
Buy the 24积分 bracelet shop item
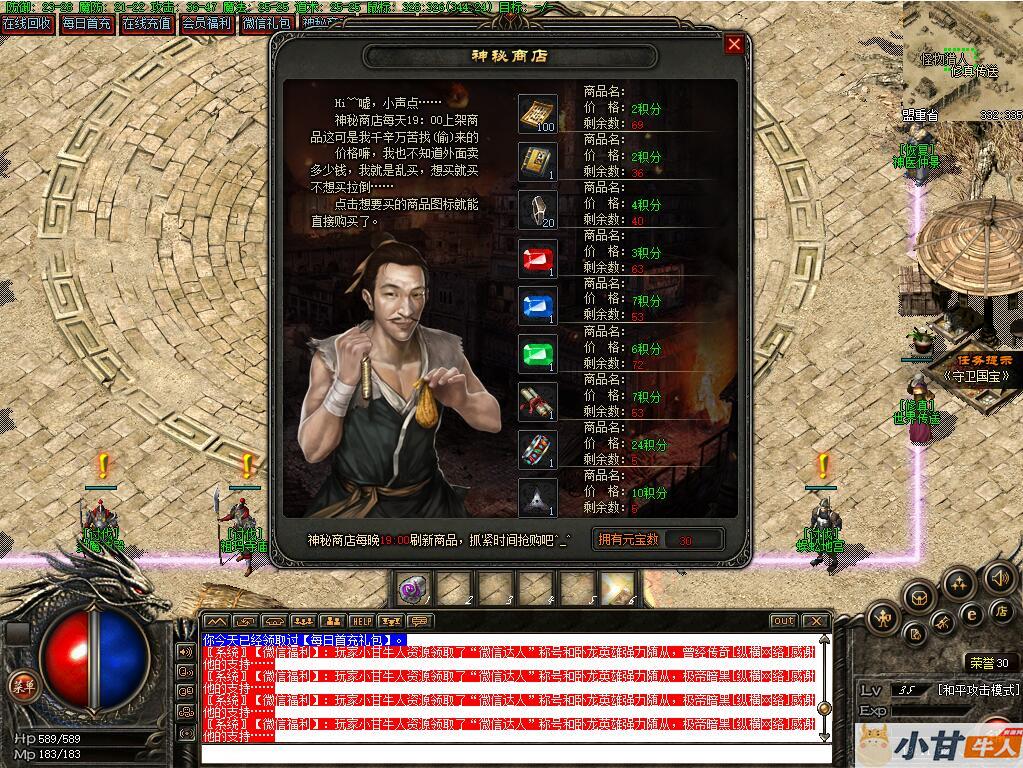click(538, 450)
